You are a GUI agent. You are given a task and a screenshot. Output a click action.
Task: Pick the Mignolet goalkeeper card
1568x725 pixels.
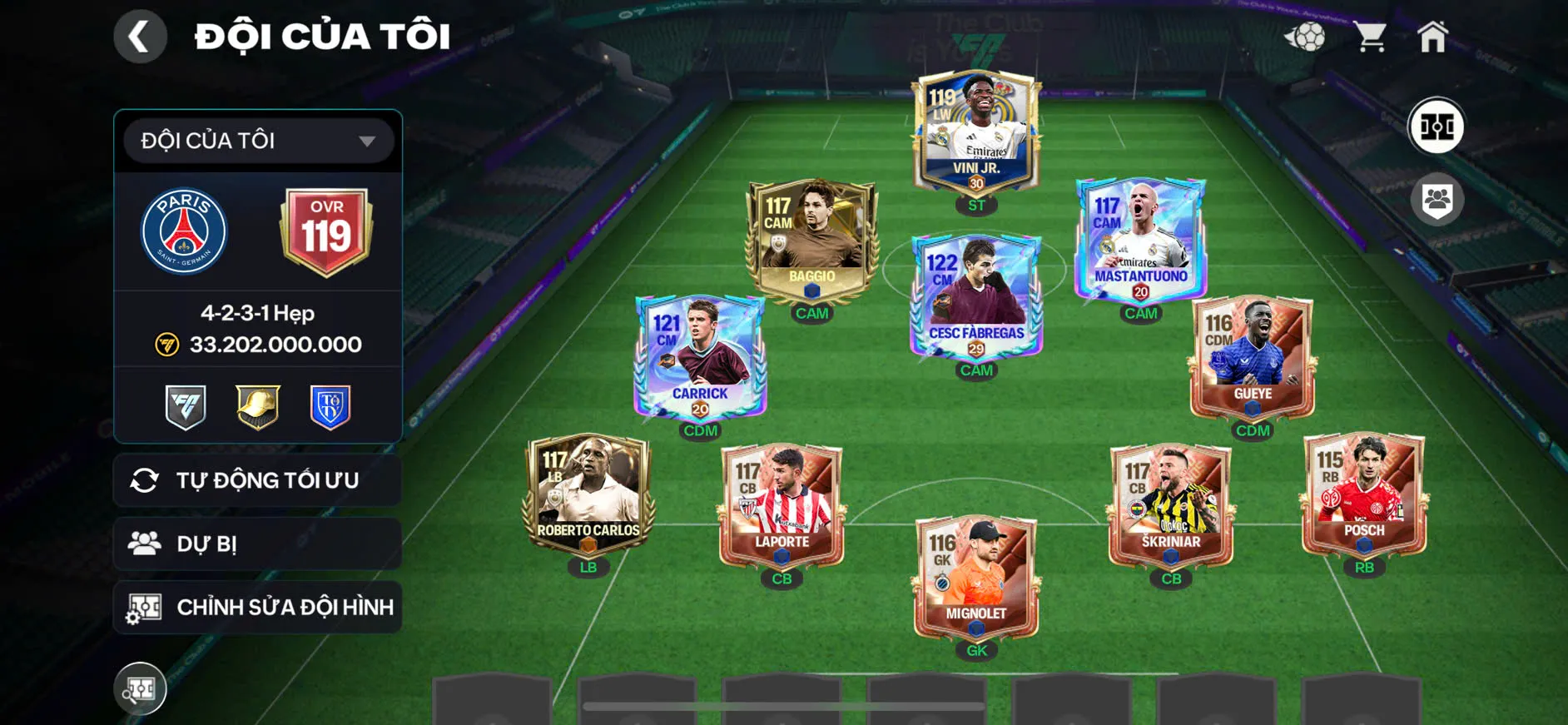point(976,576)
